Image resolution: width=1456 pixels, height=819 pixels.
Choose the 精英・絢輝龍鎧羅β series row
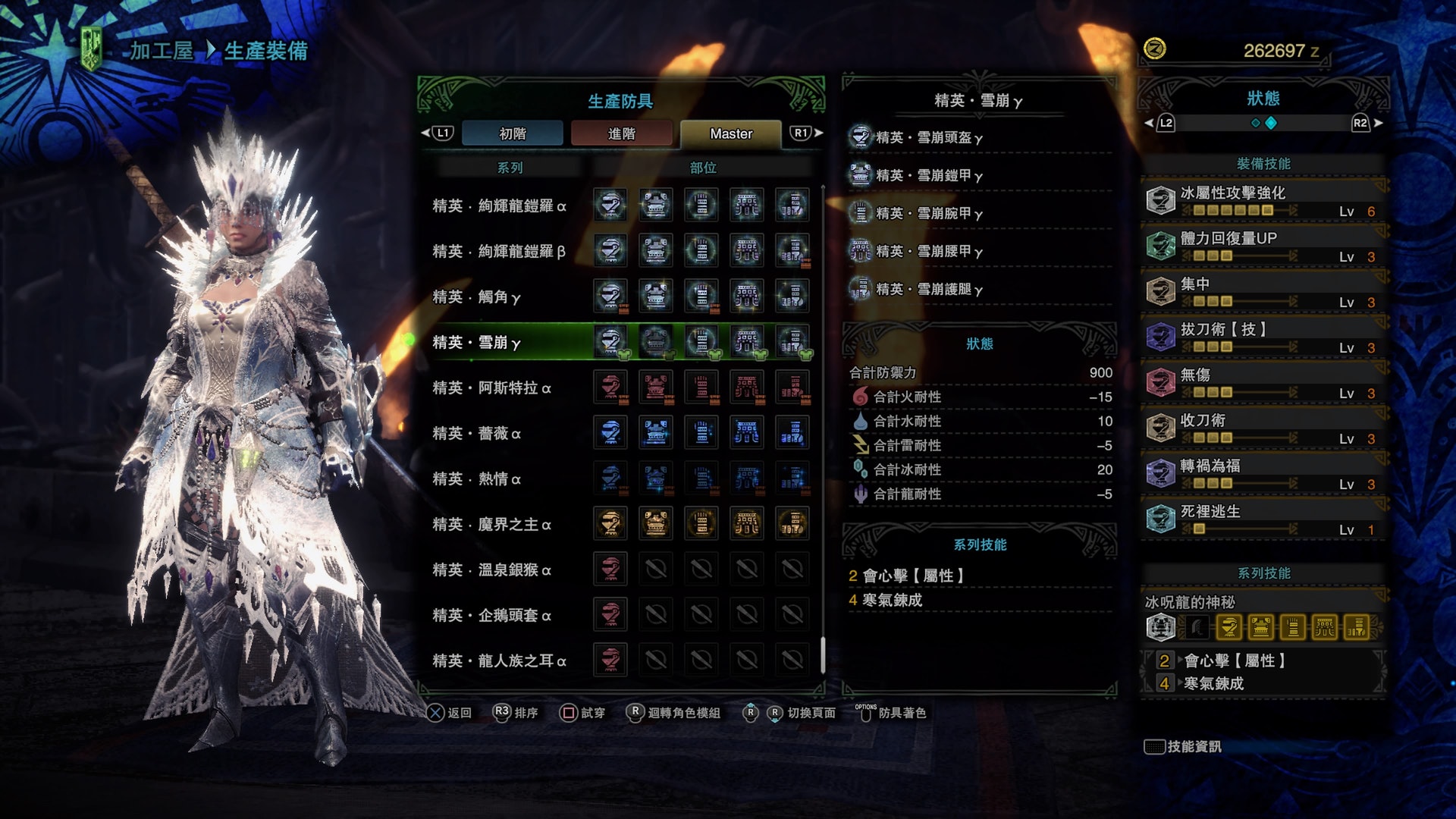coord(499,251)
